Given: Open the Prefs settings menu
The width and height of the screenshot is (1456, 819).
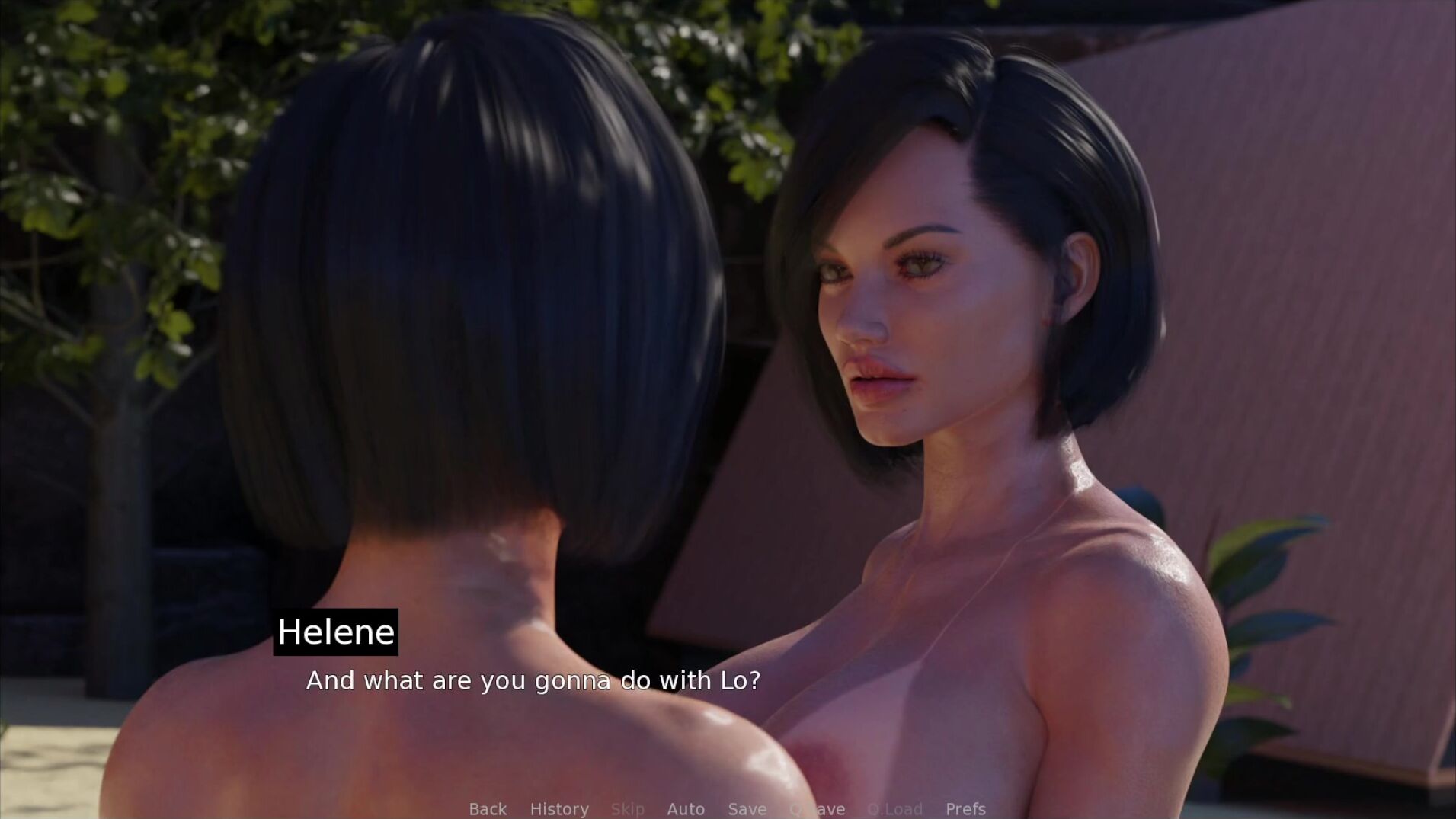Looking at the screenshot, I should point(965,808).
